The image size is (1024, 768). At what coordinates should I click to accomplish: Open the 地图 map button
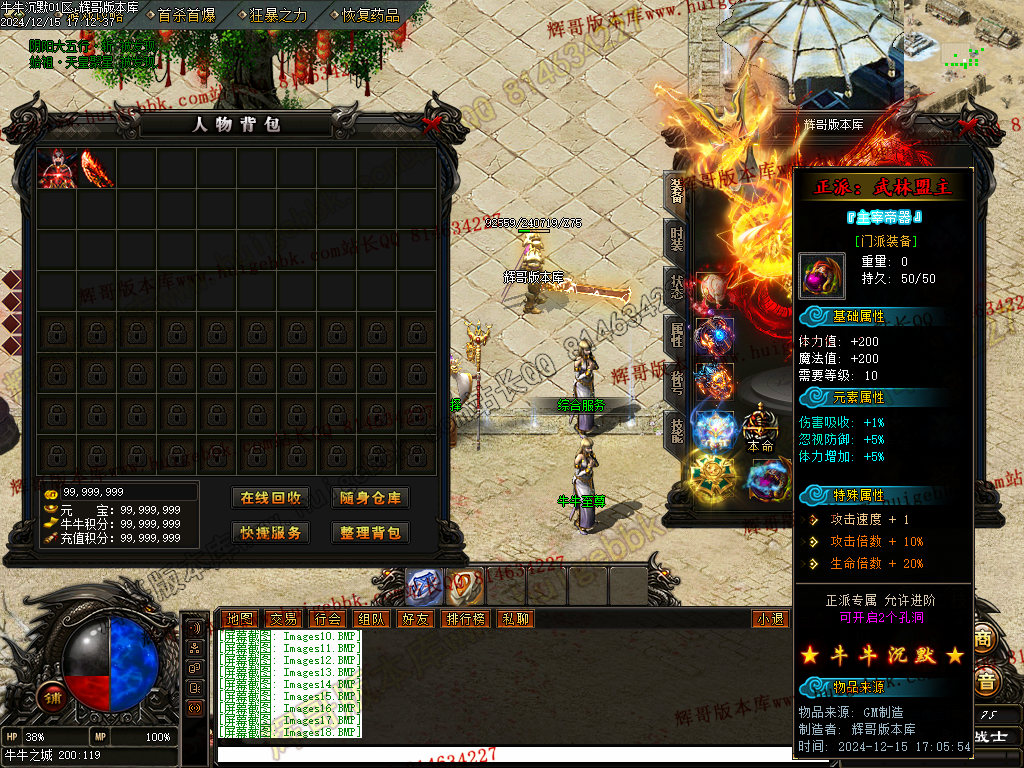coord(239,619)
